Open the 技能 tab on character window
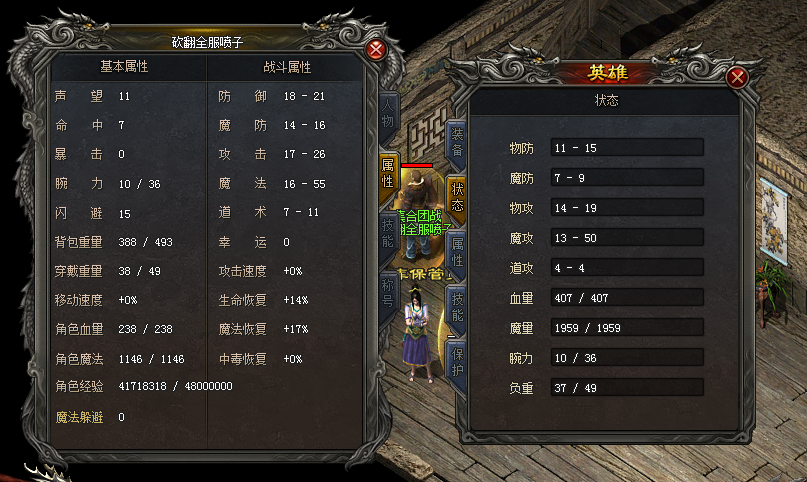 [389, 233]
